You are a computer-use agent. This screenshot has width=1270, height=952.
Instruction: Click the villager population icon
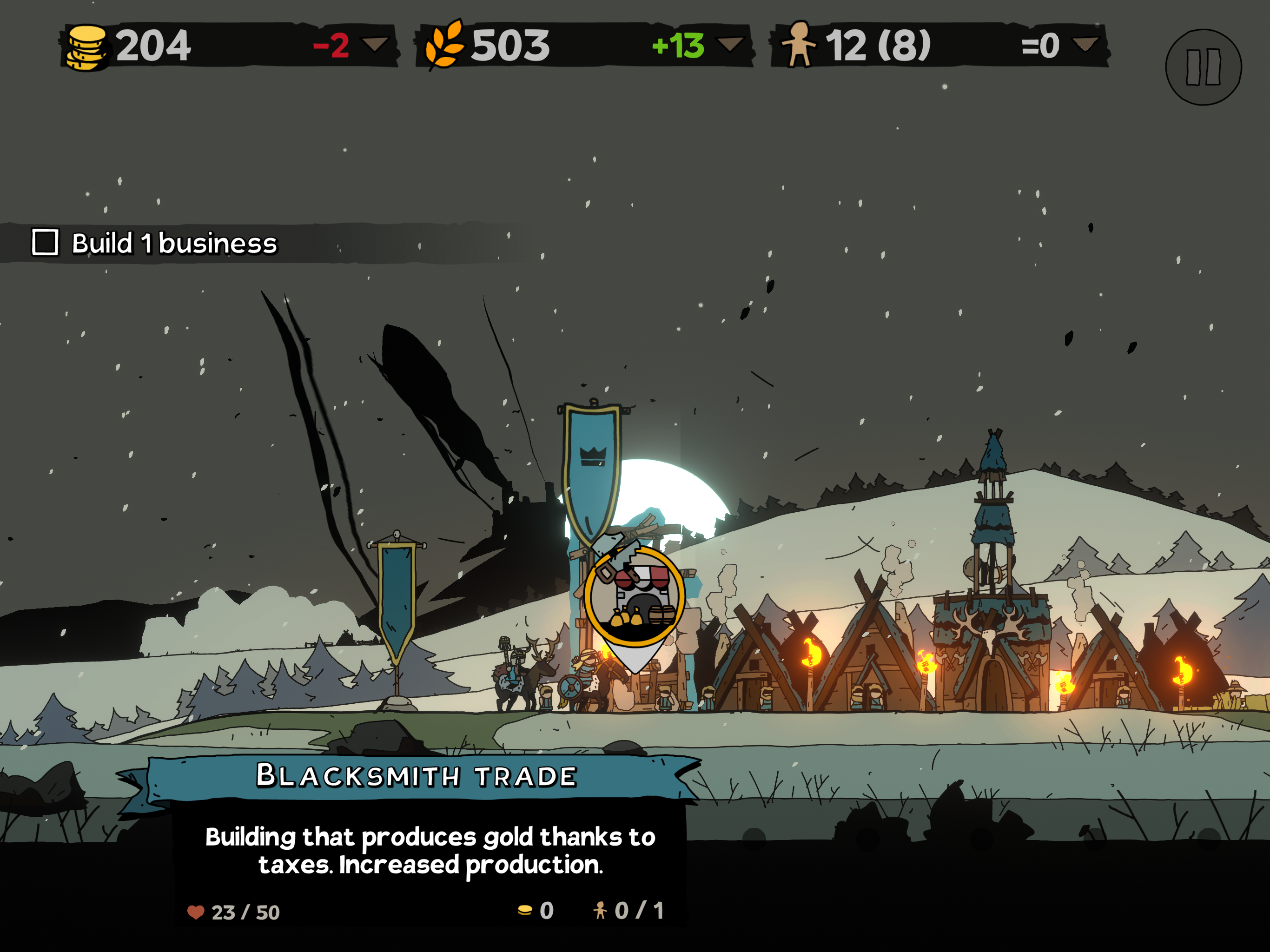tap(799, 44)
